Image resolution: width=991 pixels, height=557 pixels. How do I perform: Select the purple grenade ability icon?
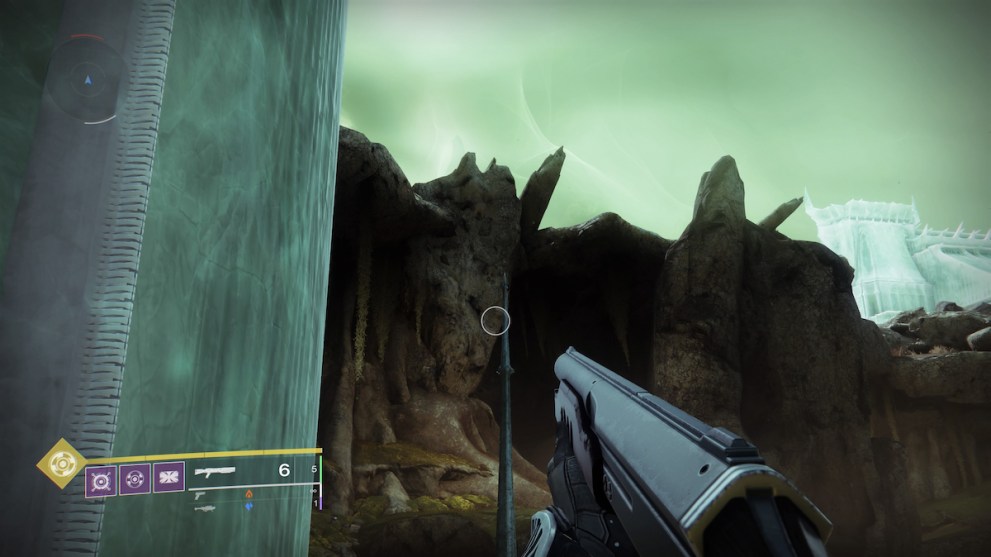tap(101, 479)
